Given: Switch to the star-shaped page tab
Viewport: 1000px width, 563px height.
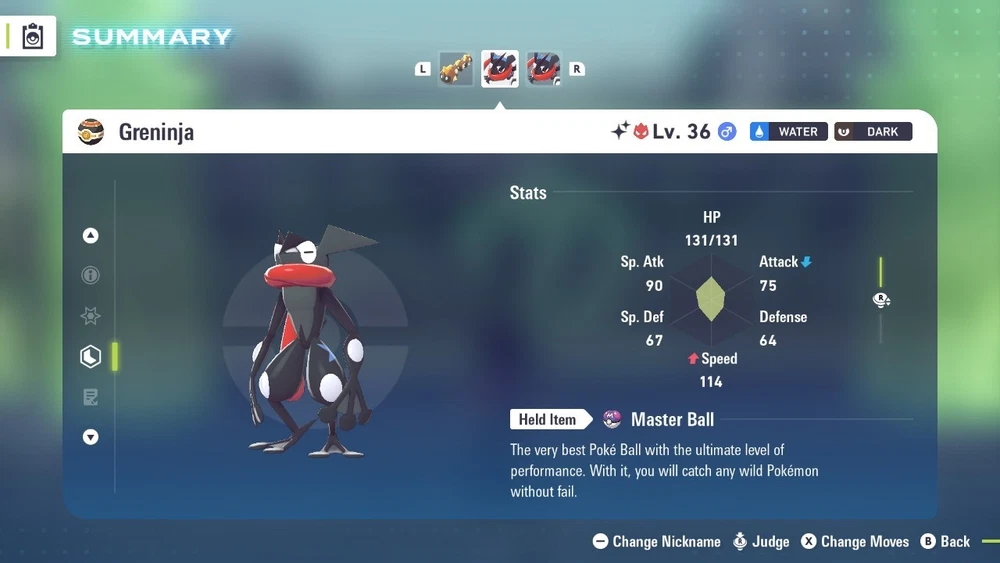Looking at the screenshot, I should [x=91, y=316].
